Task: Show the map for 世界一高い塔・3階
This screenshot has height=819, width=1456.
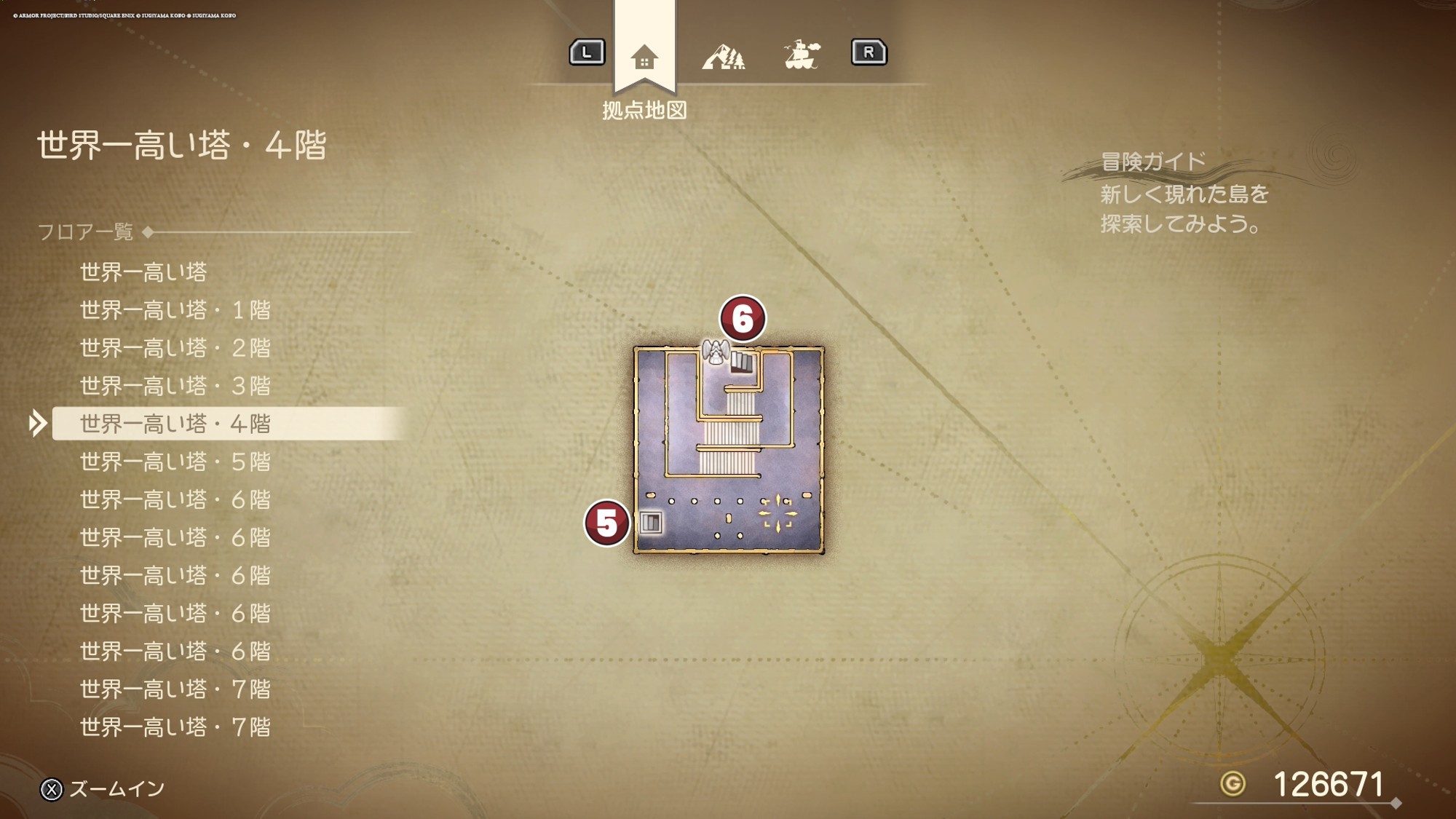Action: (x=175, y=386)
